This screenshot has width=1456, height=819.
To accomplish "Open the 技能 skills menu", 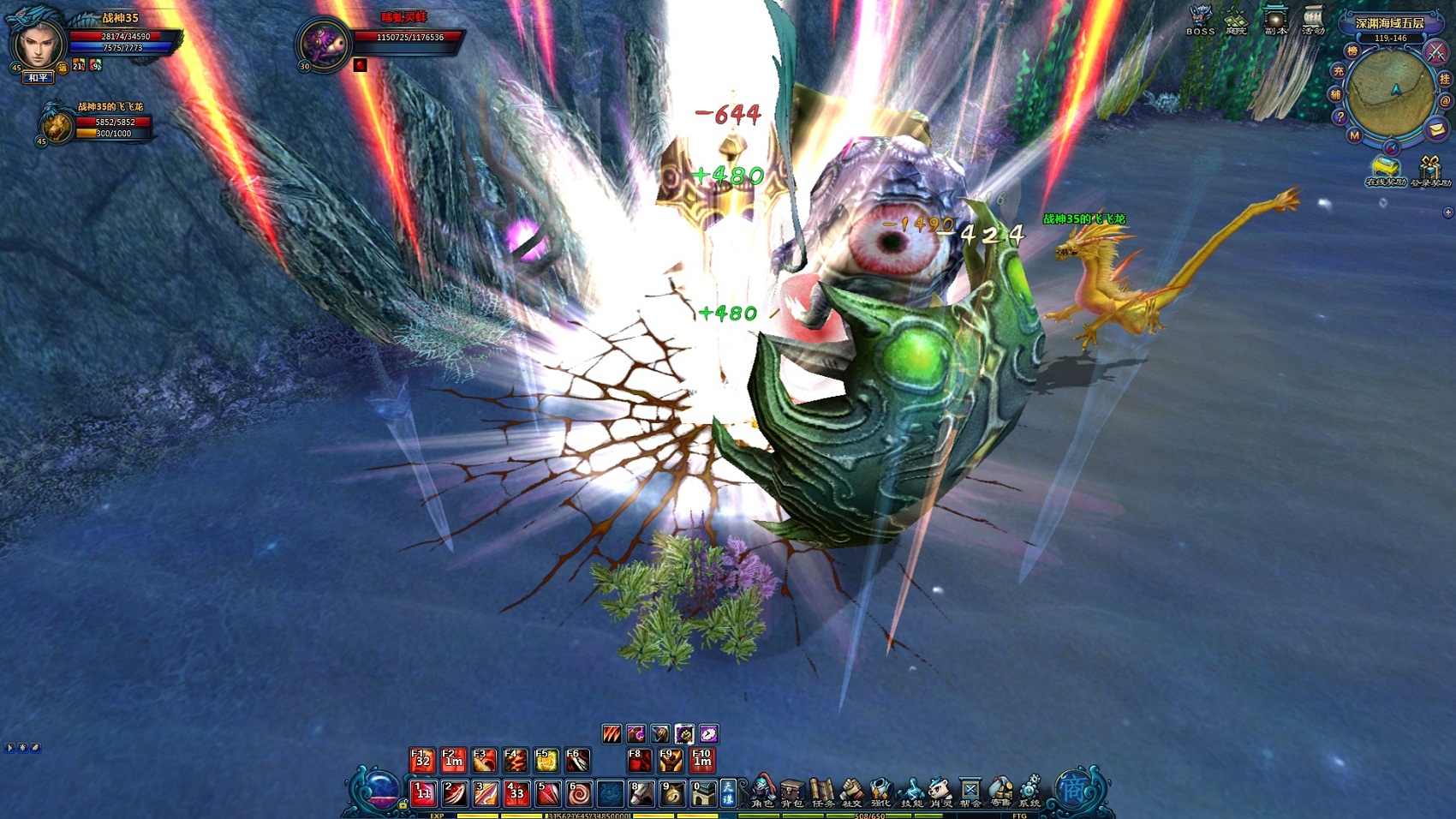I will click(x=911, y=791).
